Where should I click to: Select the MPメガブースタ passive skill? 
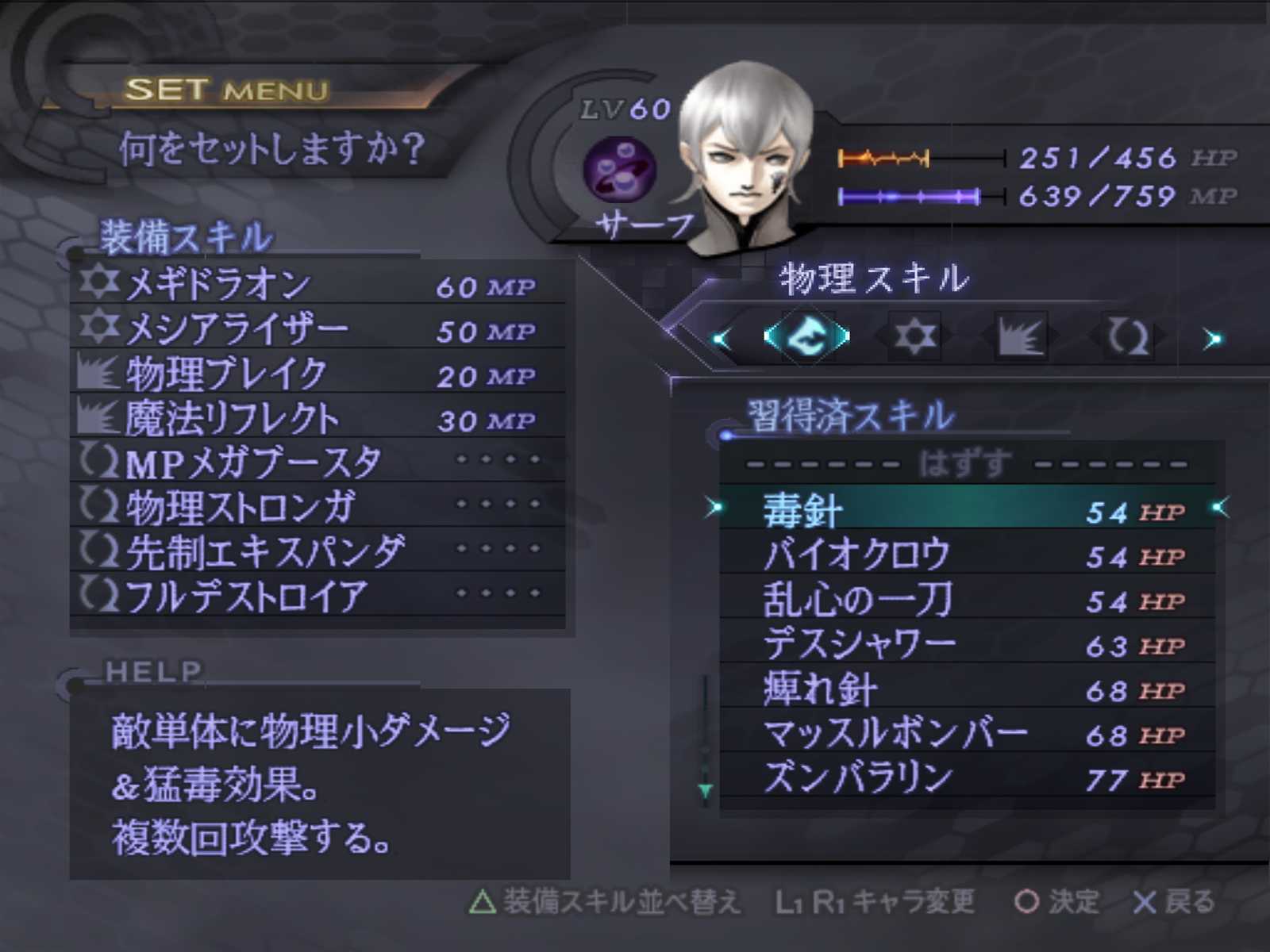[x=317, y=463]
